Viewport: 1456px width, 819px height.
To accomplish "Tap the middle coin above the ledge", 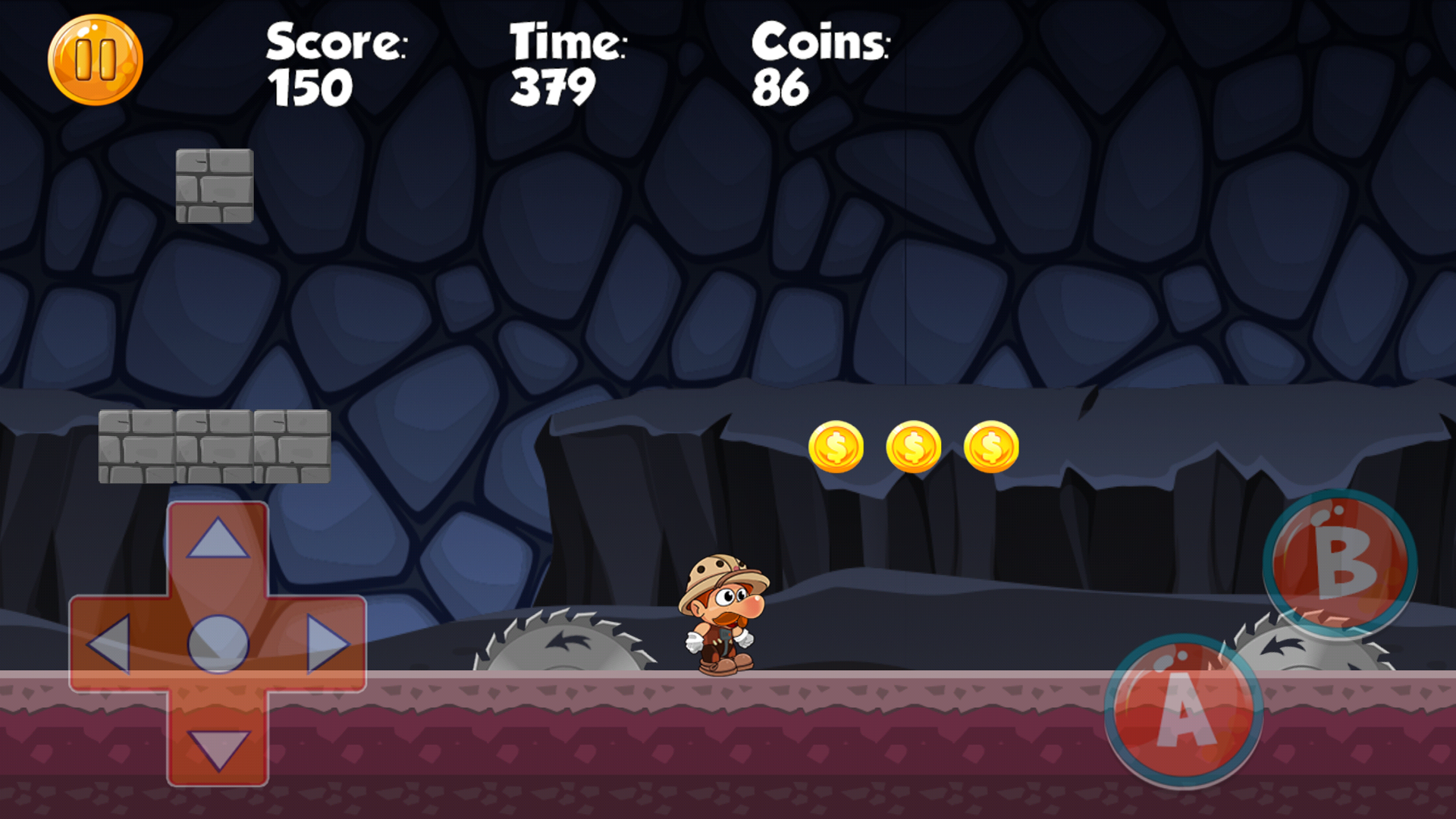I will [914, 447].
